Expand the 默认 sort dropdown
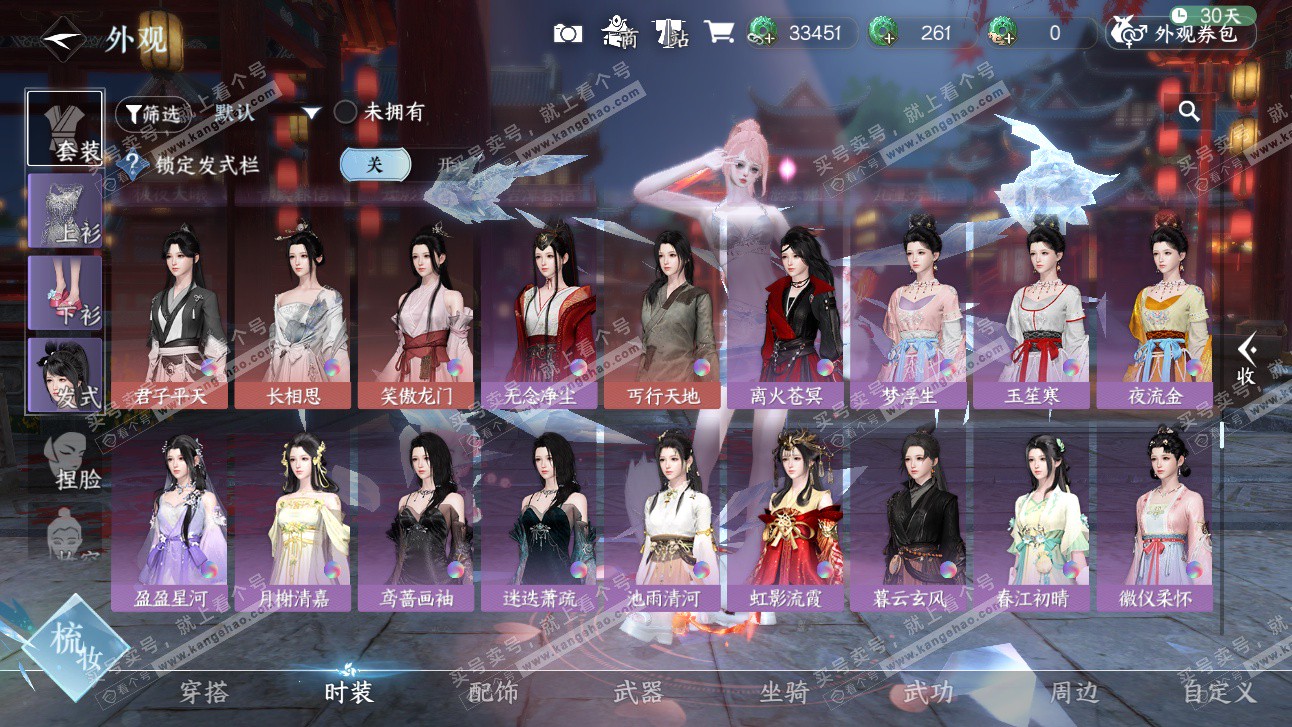 tap(266, 113)
